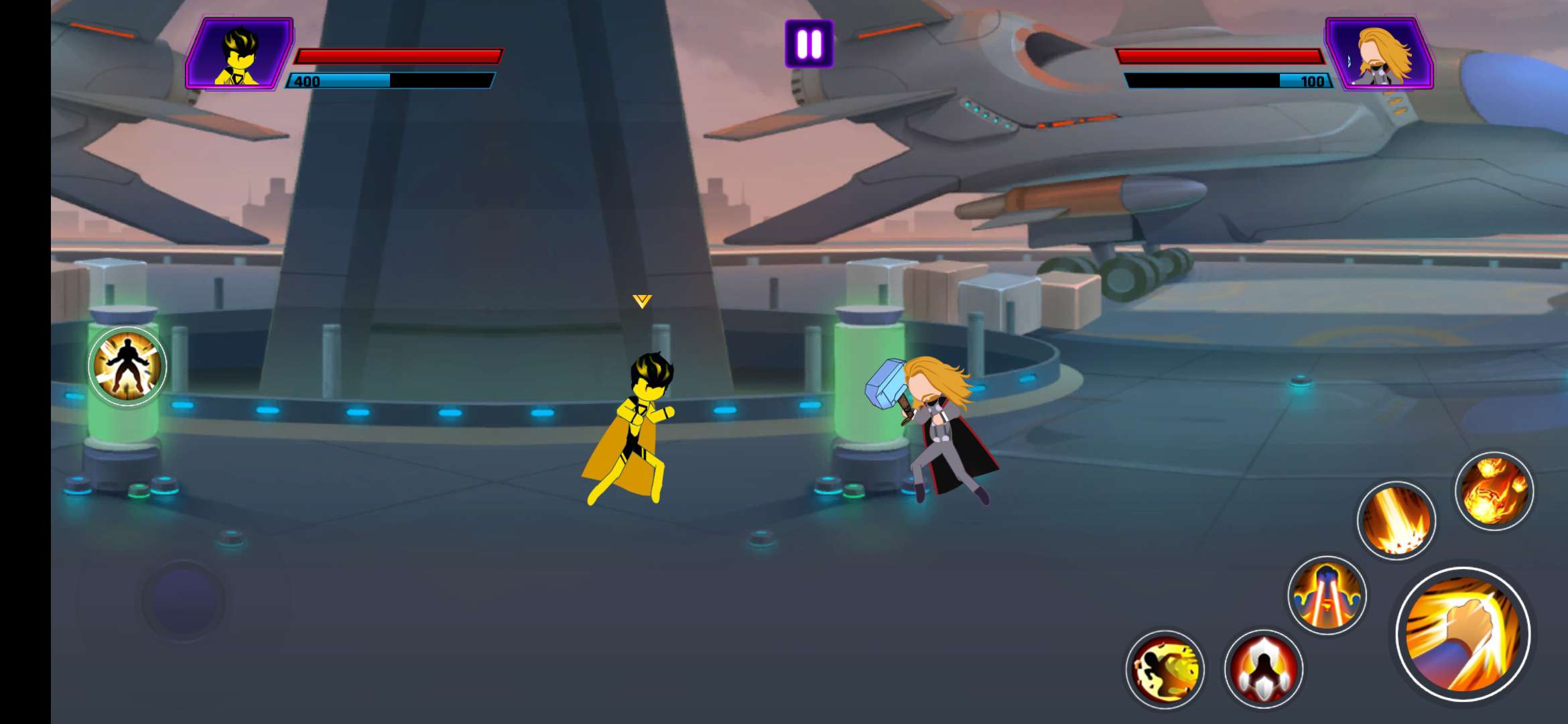Select the yellow stickman player portrait
Viewport: 1568px width, 724px height.
point(239,55)
